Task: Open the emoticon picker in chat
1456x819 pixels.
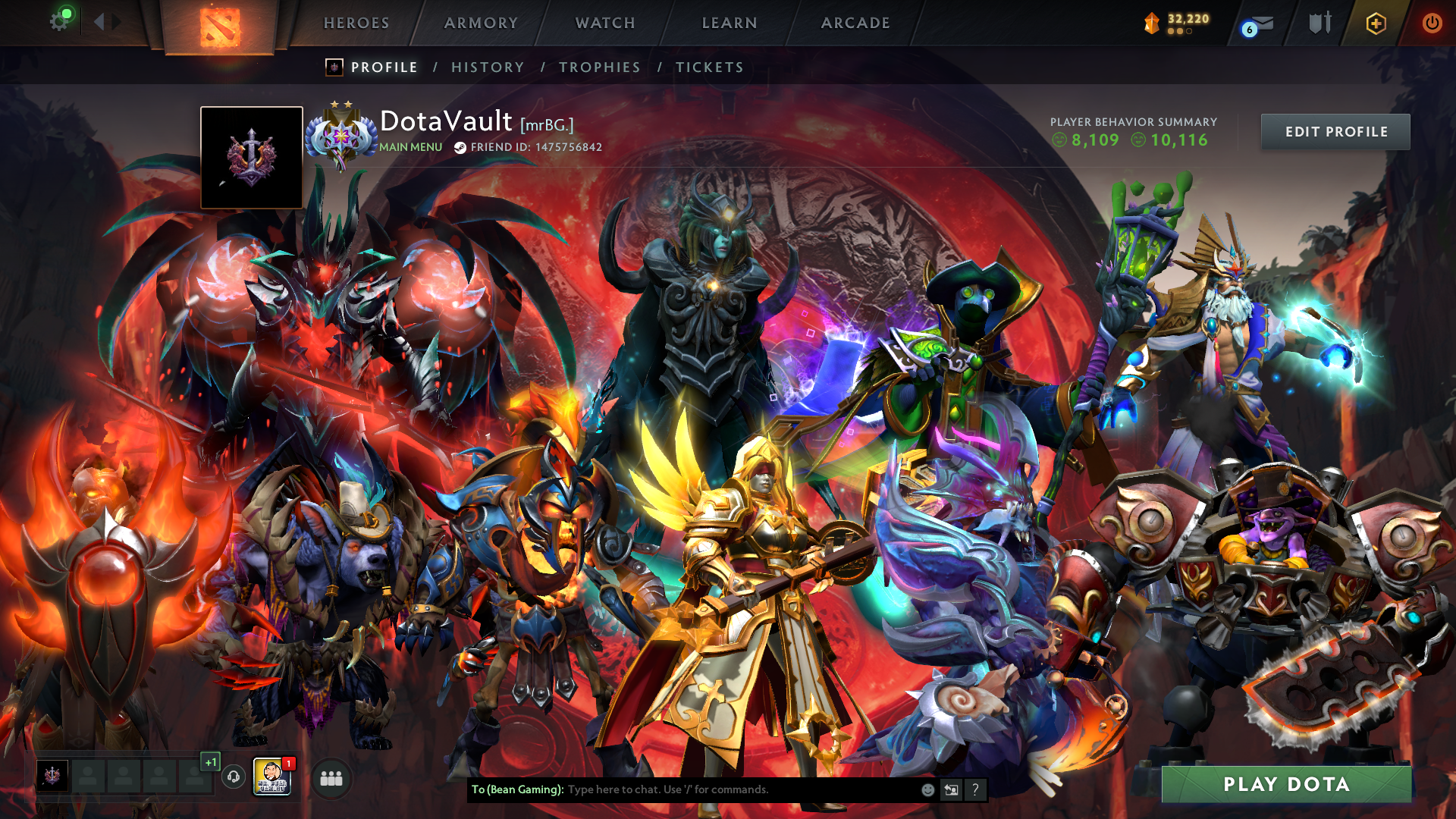Action: click(x=927, y=789)
